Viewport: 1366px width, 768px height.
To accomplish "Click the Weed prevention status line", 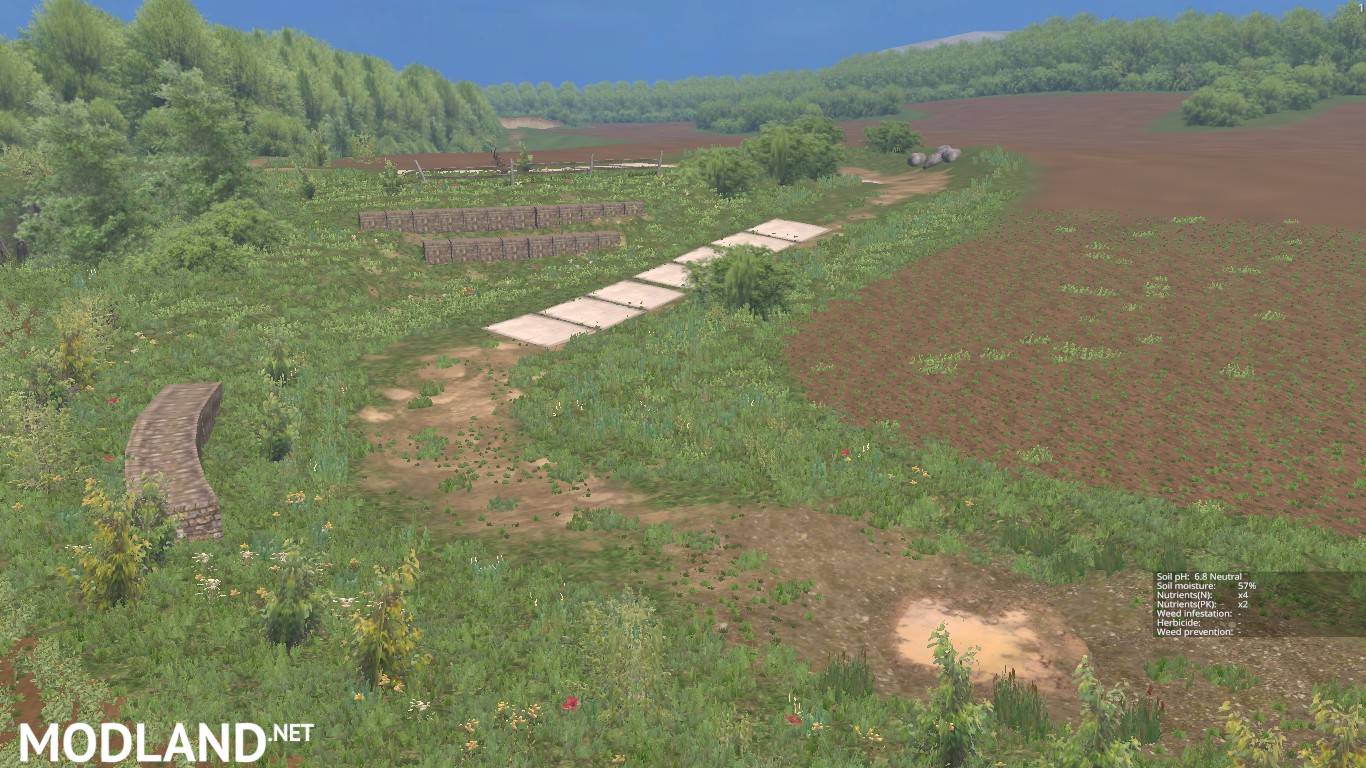I will tap(1198, 631).
